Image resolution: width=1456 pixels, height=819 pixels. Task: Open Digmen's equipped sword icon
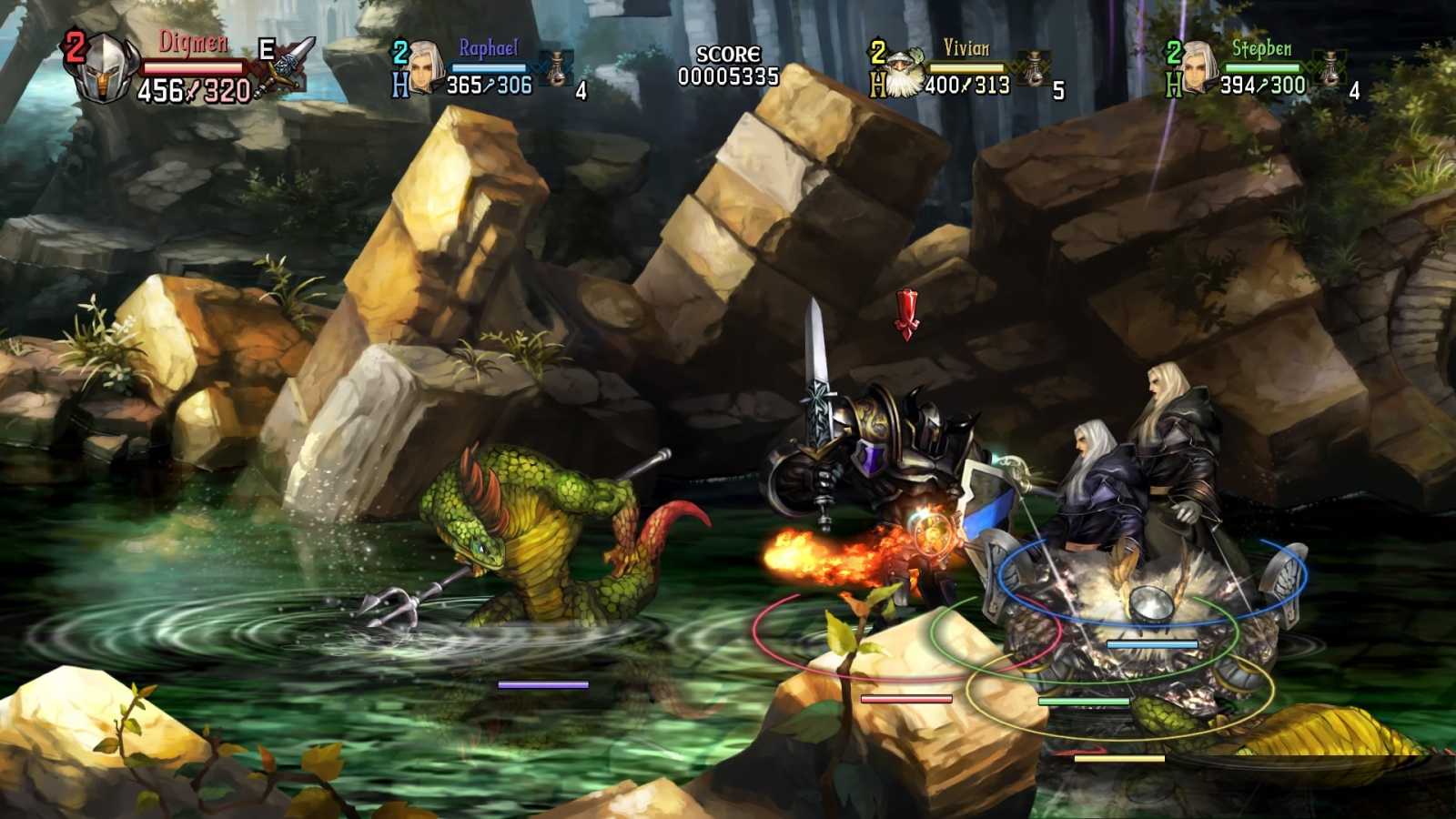289,66
